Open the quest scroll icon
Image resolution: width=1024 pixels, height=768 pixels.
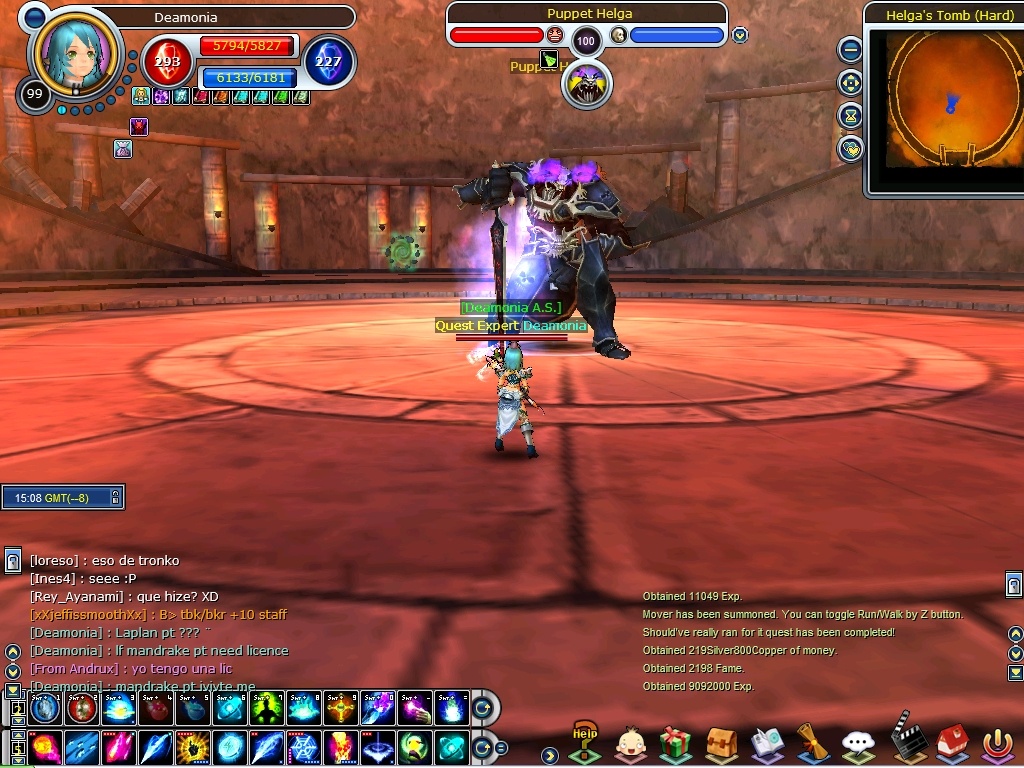(812, 743)
